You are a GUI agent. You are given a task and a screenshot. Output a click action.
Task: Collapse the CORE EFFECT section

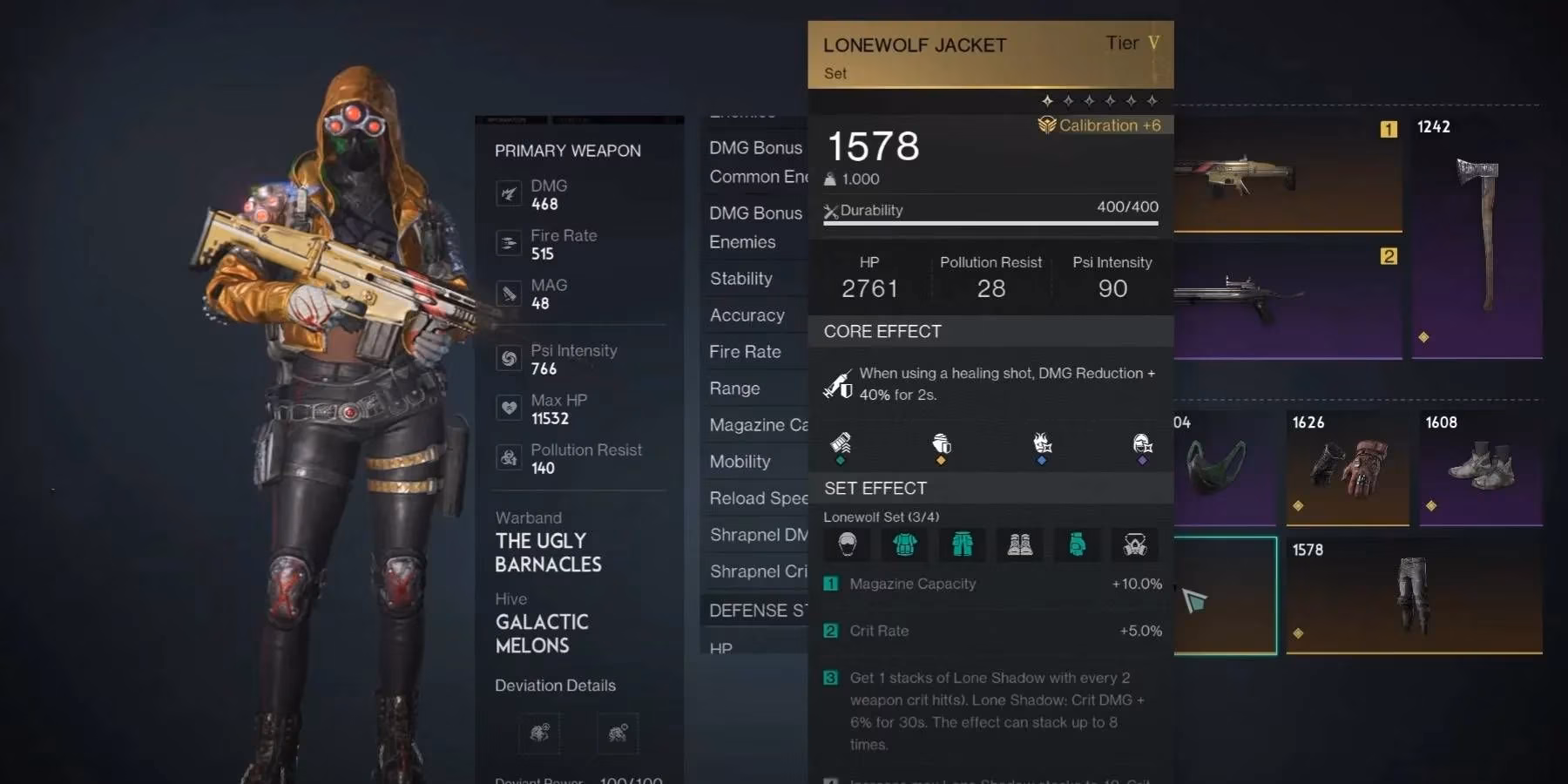pyautogui.click(x=882, y=331)
